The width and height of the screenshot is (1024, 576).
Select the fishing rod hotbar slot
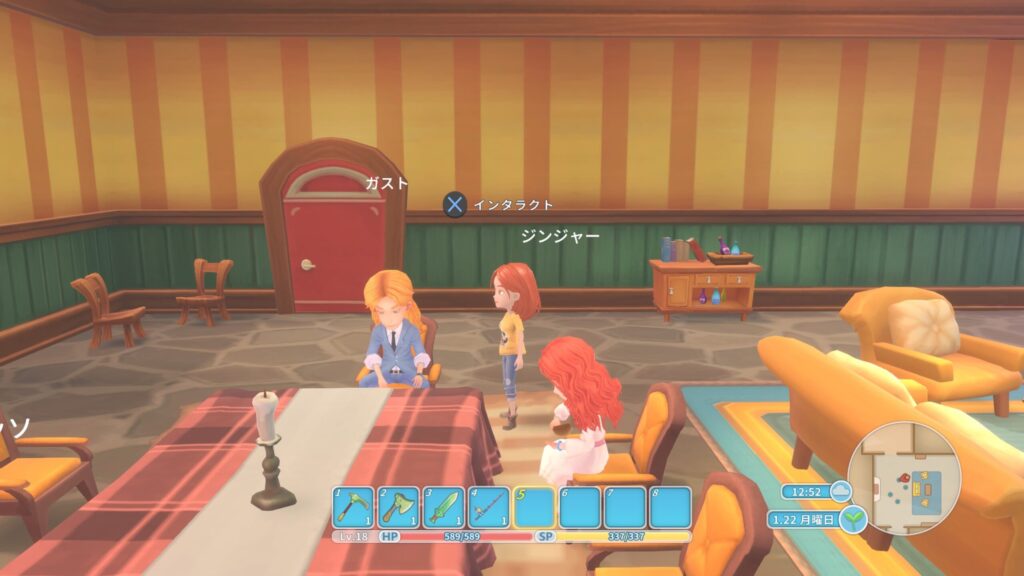(489, 507)
